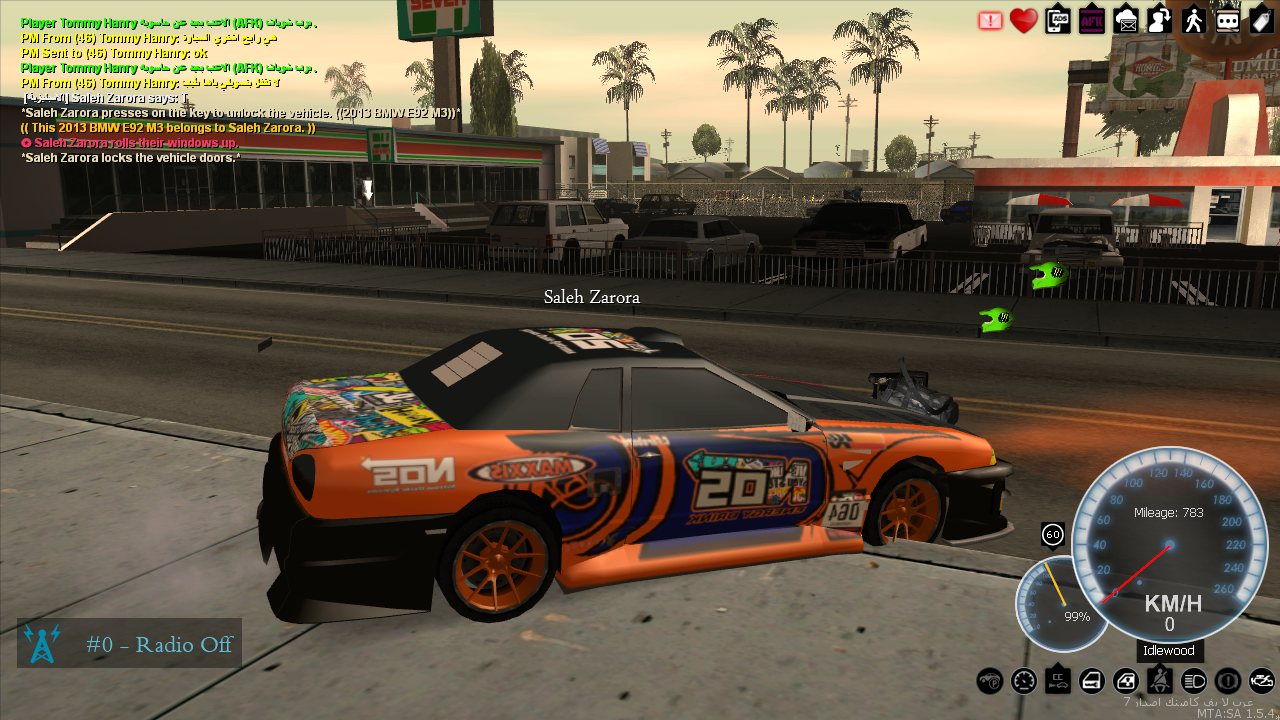Image resolution: width=1280 pixels, height=720 pixels.
Task: Open the cloud mail icon
Action: click(1126, 20)
